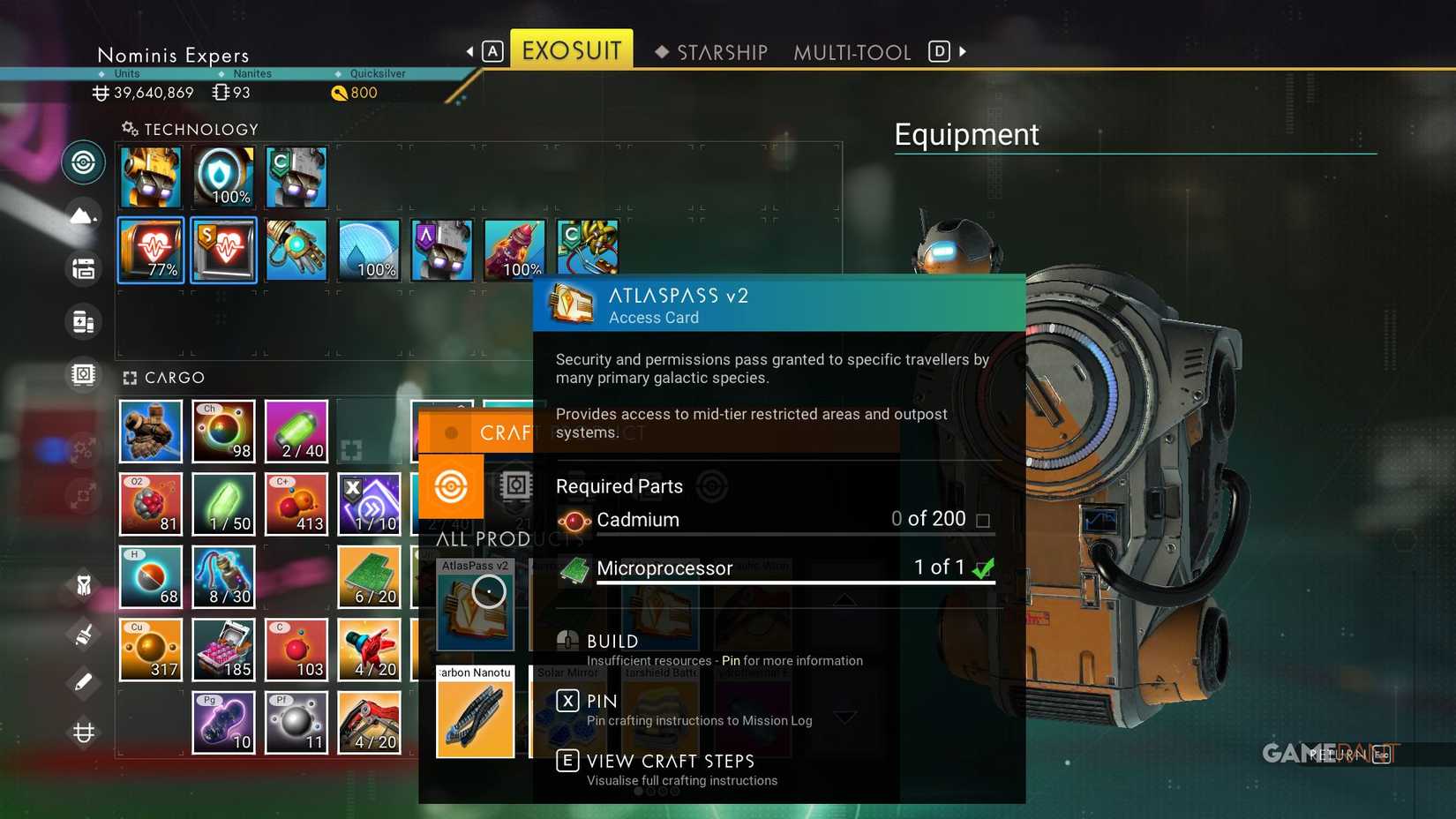Open the grid/hashtag sidebar icon

point(83,732)
